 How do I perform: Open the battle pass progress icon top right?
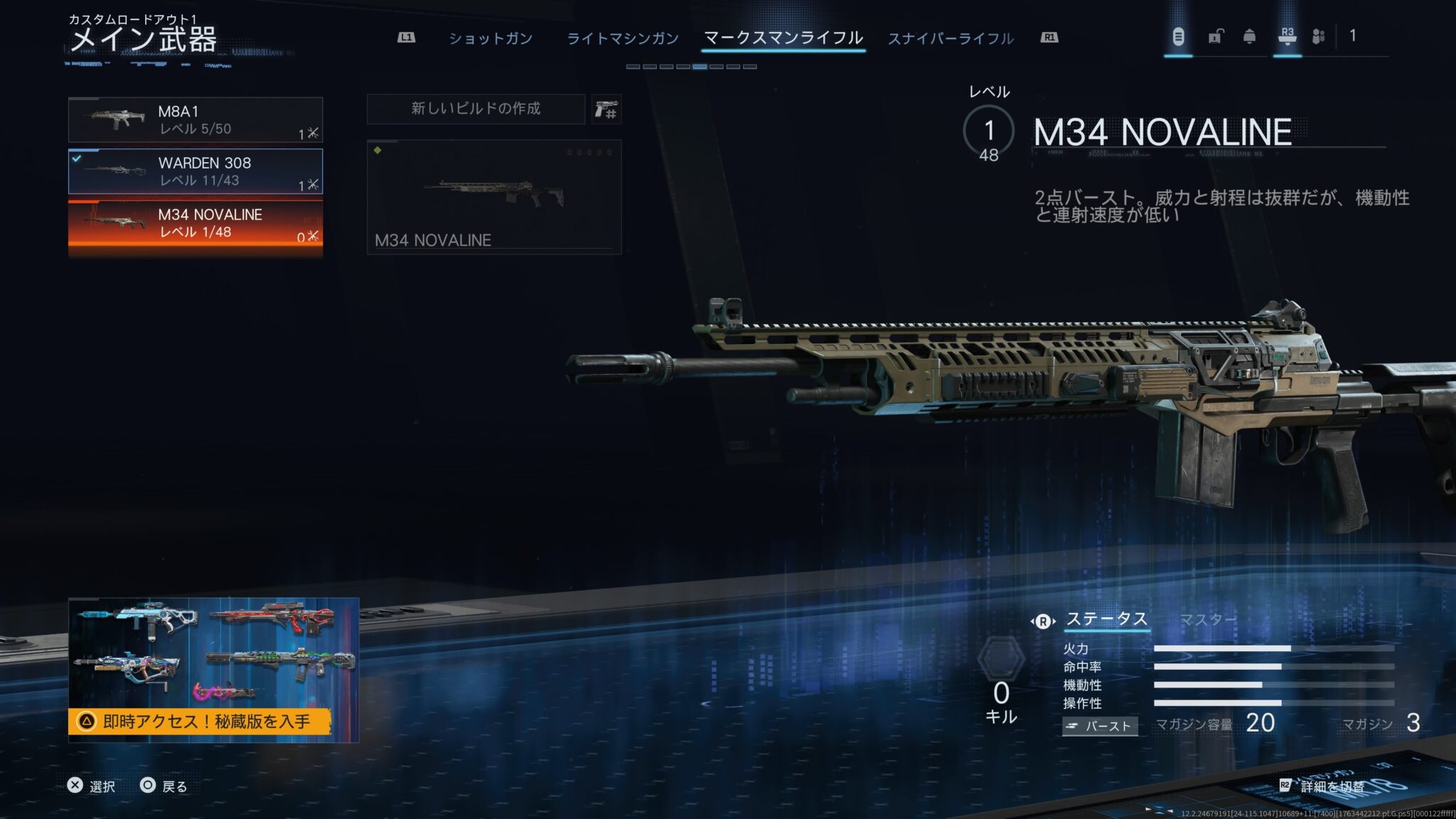coord(1179,37)
